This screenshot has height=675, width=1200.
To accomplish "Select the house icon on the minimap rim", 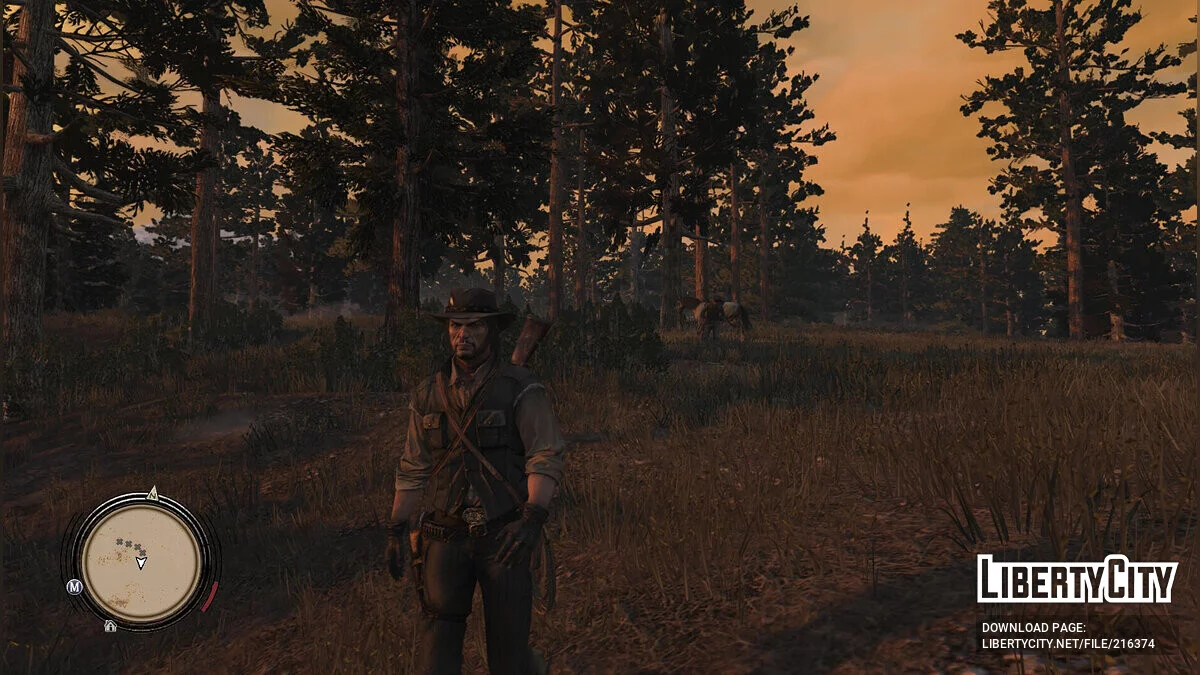I will click(110, 626).
